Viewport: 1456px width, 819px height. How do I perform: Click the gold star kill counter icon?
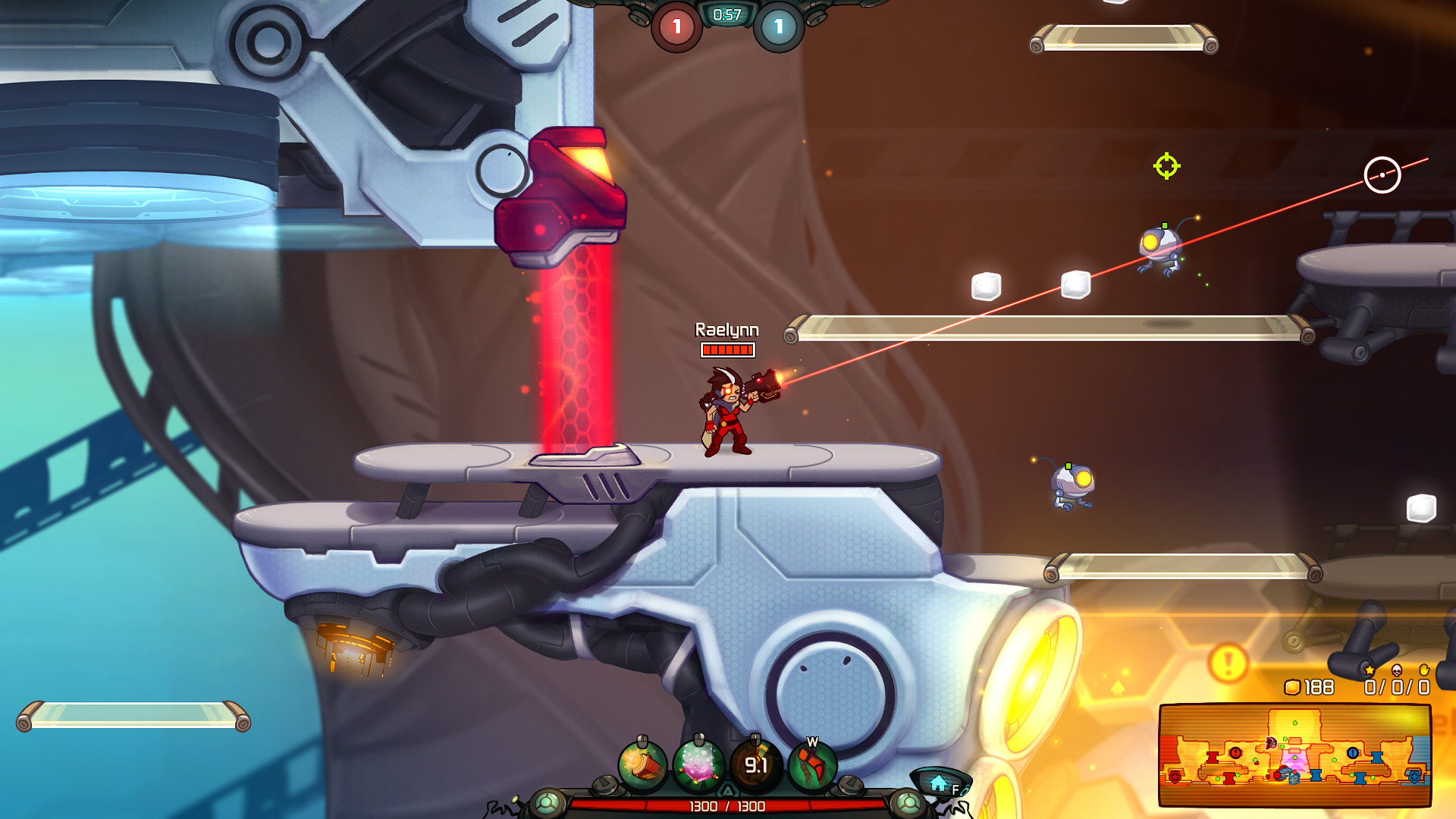(1370, 670)
